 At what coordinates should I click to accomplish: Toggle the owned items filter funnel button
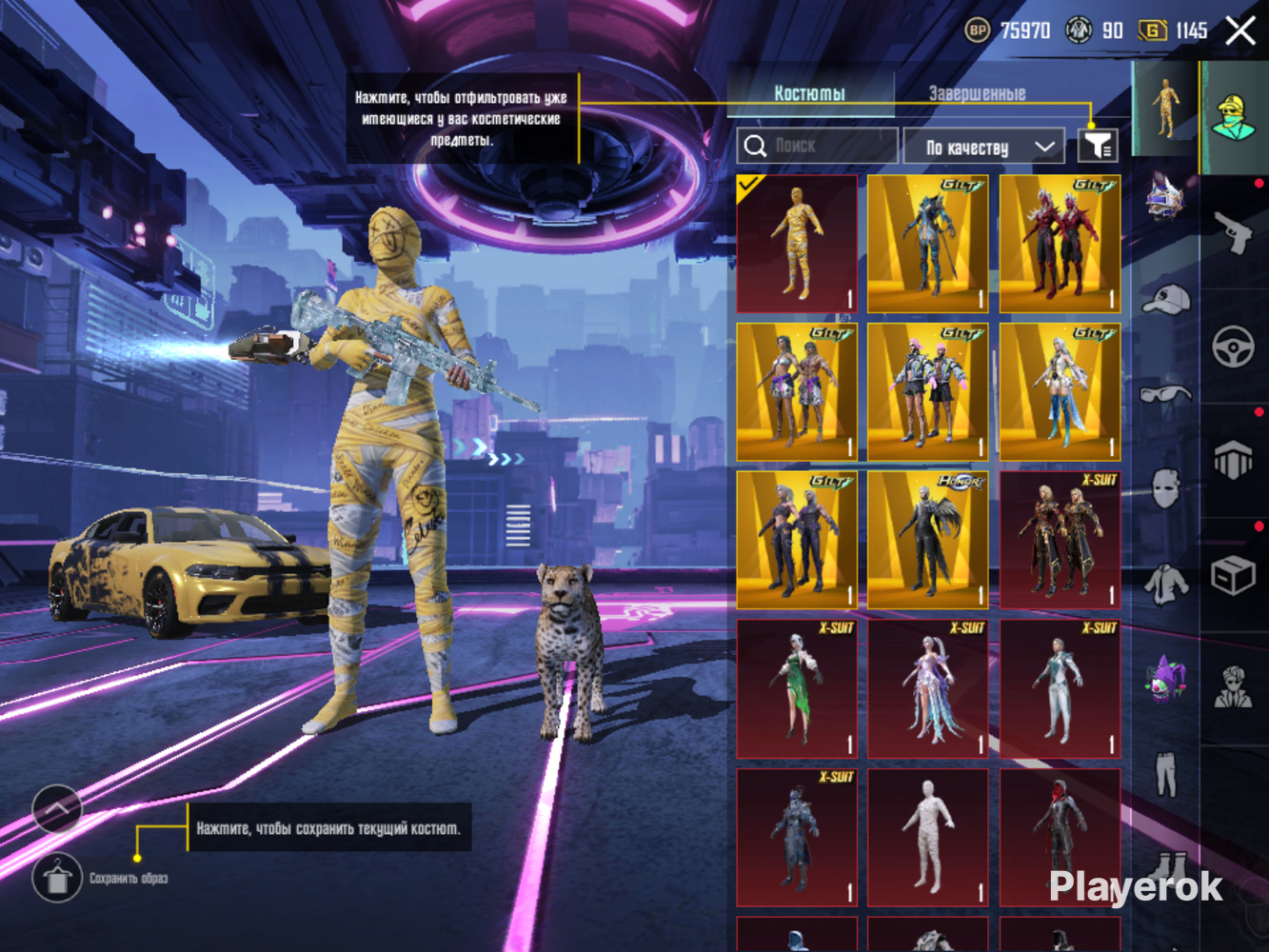1097,146
